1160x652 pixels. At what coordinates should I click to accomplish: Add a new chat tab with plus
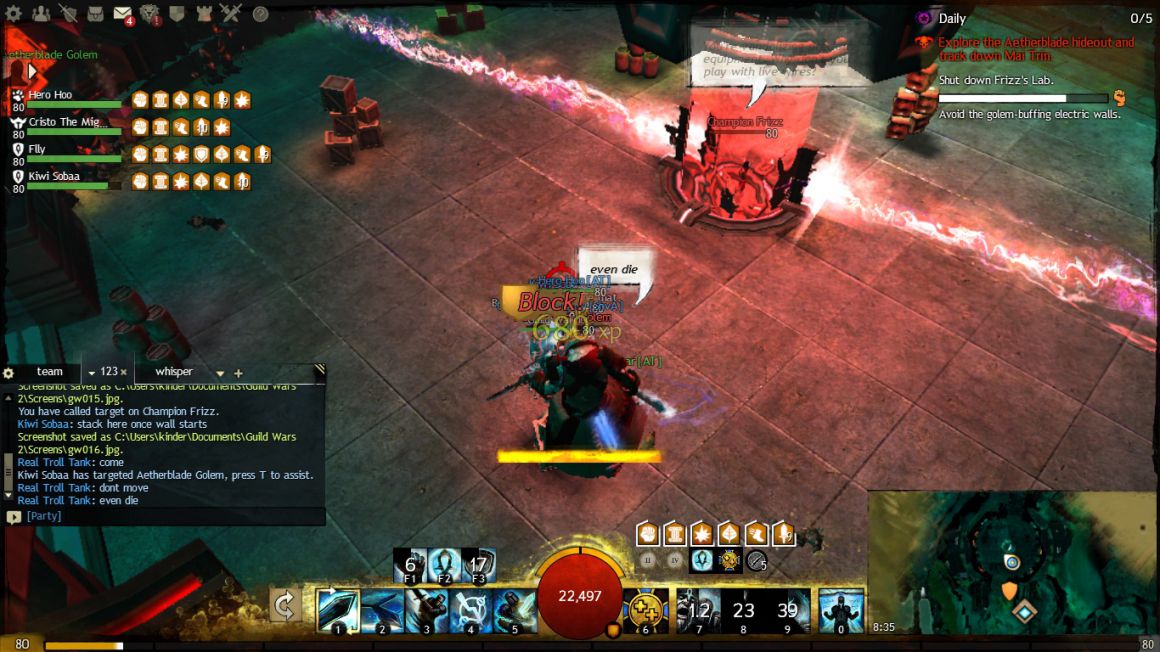coord(238,373)
